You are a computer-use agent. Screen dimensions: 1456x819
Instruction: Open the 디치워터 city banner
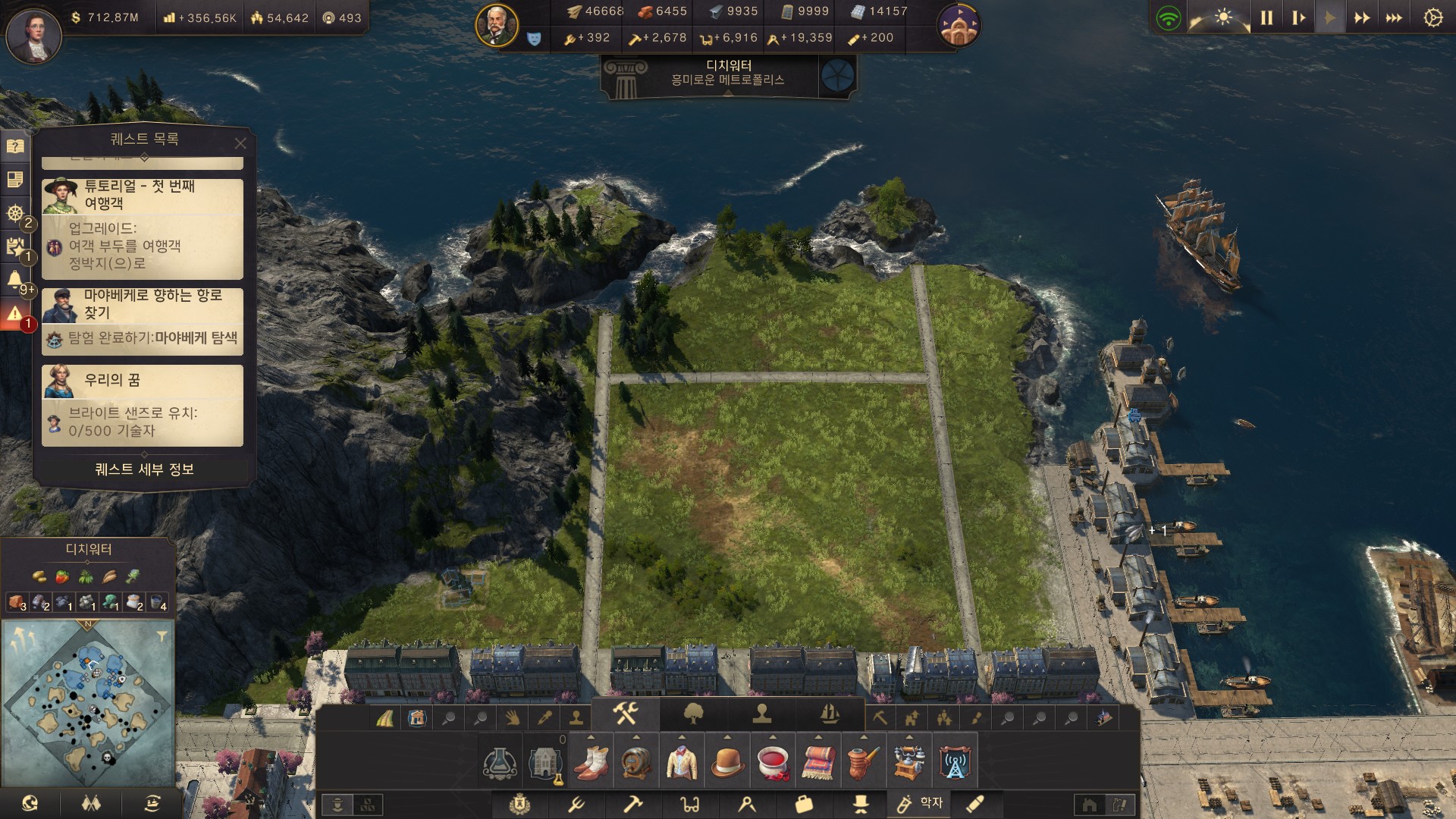(728, 74)
